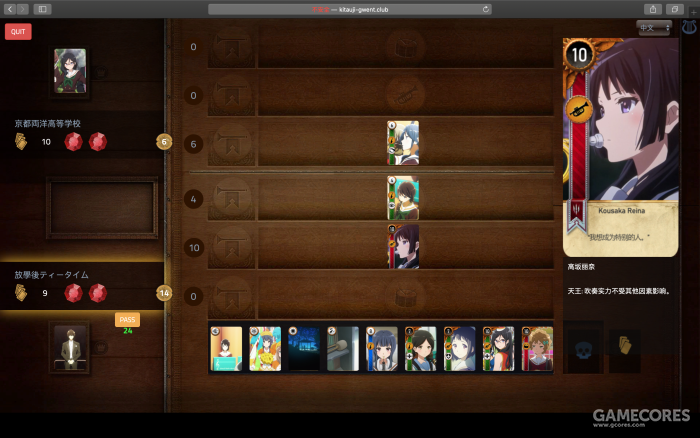Activate your leader card of the man in a suit
The width and height of the screenshot is (700, 438).
[70, 347]
